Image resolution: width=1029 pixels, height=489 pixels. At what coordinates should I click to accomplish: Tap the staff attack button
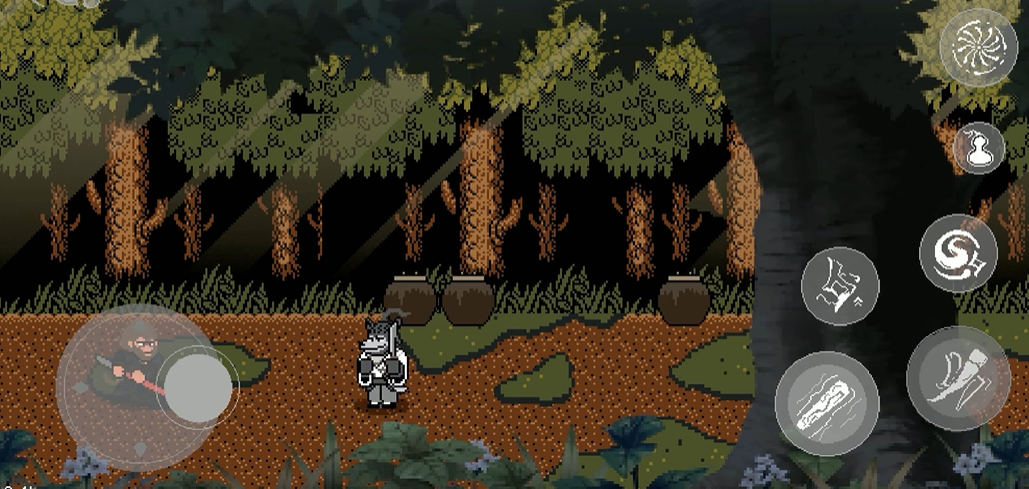point(826,403)
